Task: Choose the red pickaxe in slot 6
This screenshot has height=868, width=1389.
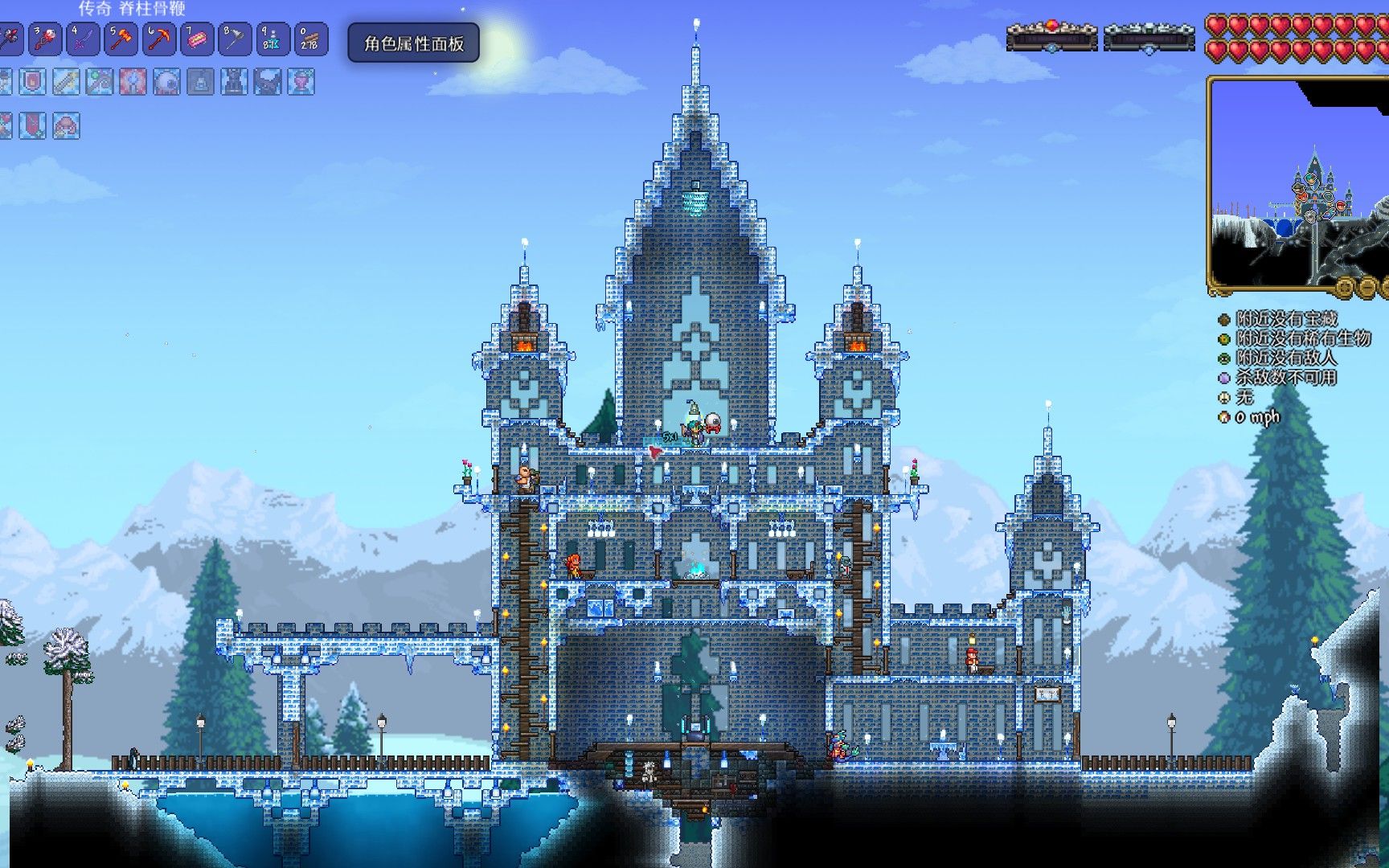Action: point(159,39)
